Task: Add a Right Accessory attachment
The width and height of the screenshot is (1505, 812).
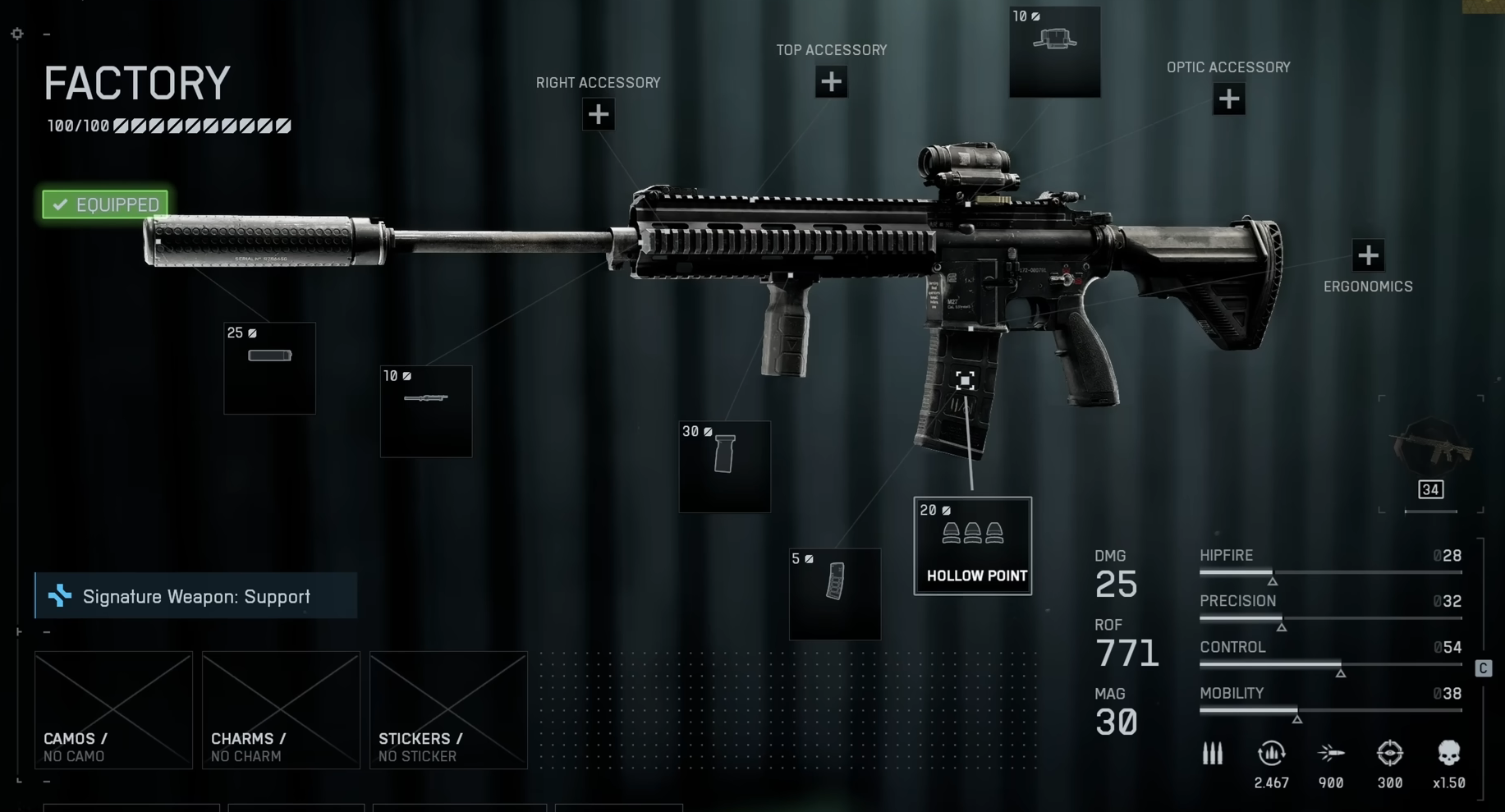Action: pyautogui.click(x=599, y=114)
